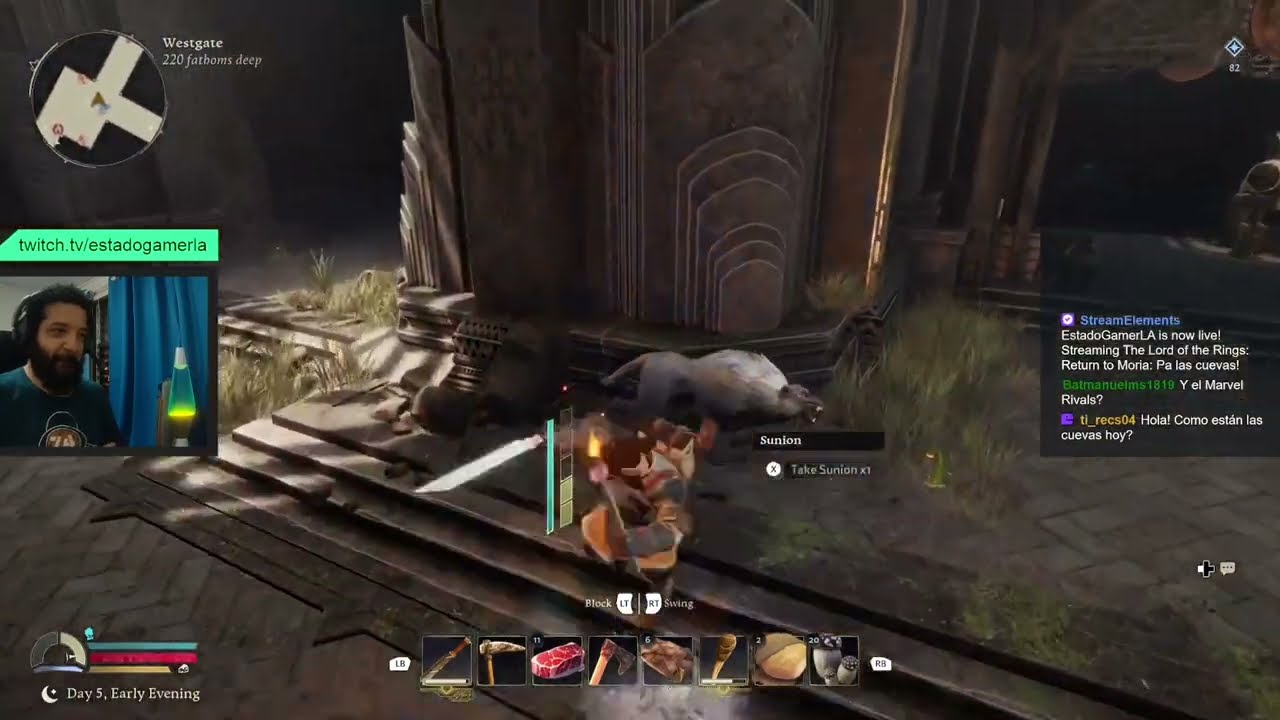
Task: Select the pickaxe hotbar slot
Action: 502,661
